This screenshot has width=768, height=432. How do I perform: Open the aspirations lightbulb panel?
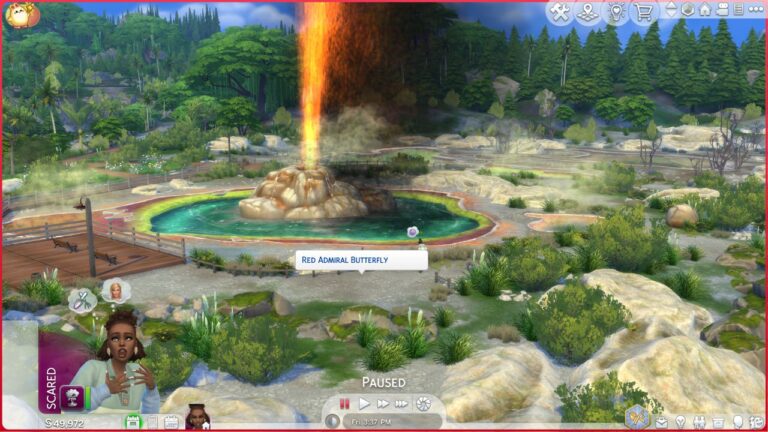pos(680,422)
